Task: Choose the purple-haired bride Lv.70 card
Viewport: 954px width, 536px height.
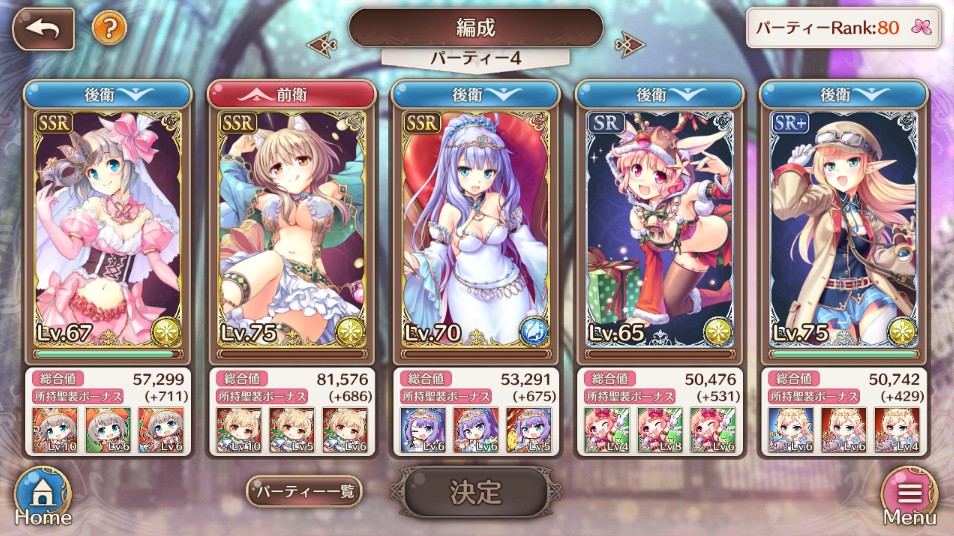Action: click(x=476, y=230)
